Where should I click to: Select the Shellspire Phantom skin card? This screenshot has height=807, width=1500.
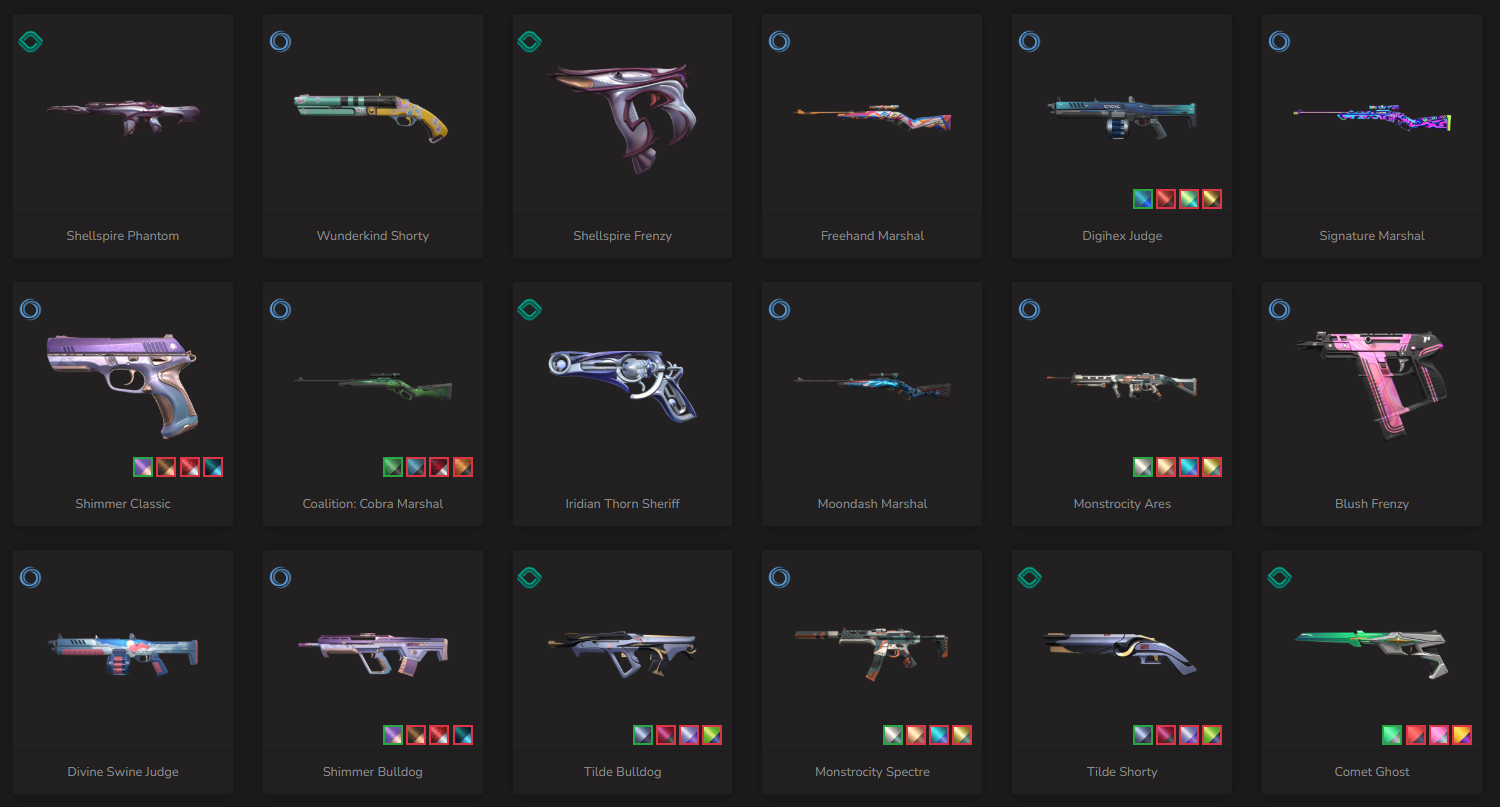(x=123, y=135)
